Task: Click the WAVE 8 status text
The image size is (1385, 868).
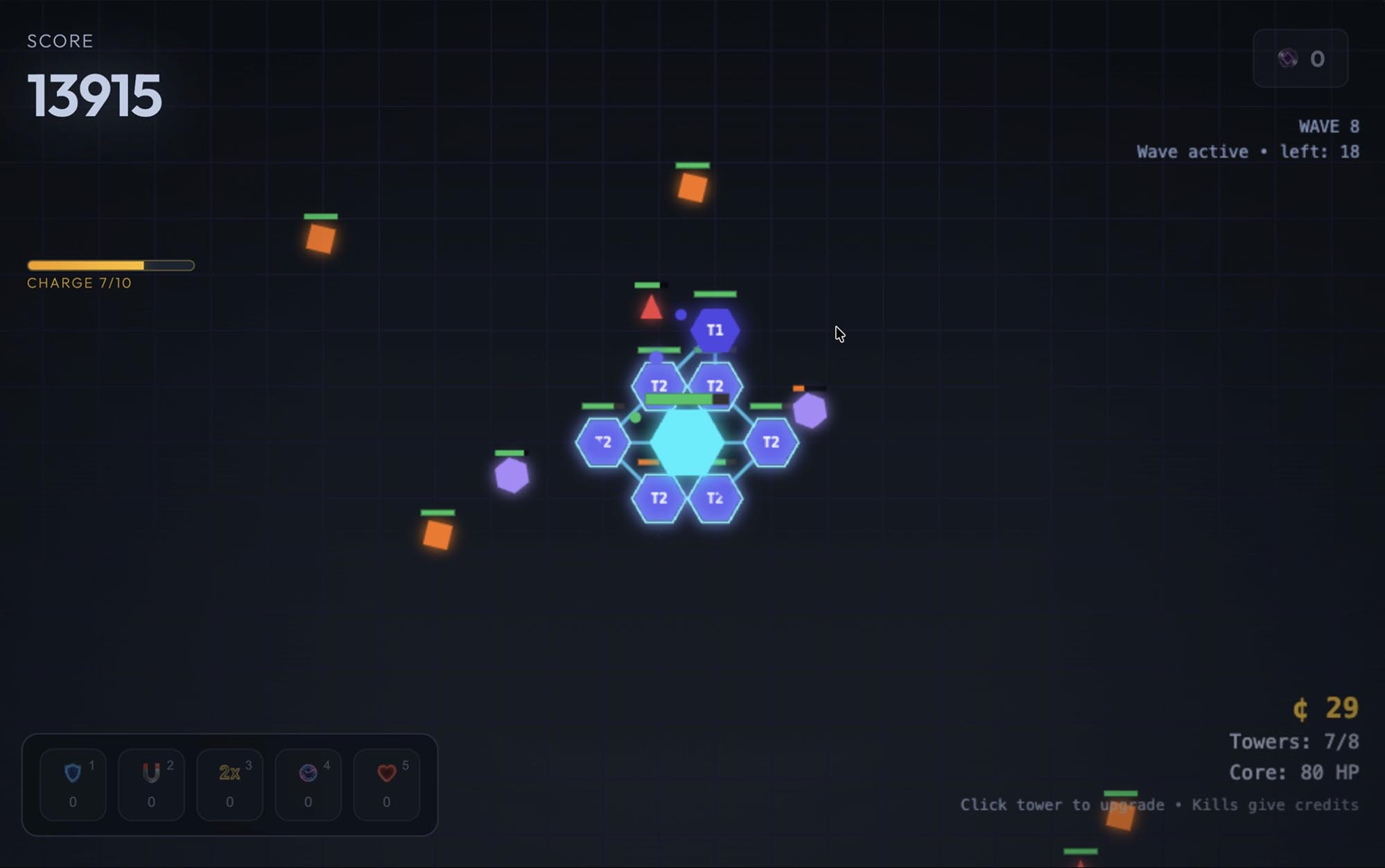Action: [1329, 126]
